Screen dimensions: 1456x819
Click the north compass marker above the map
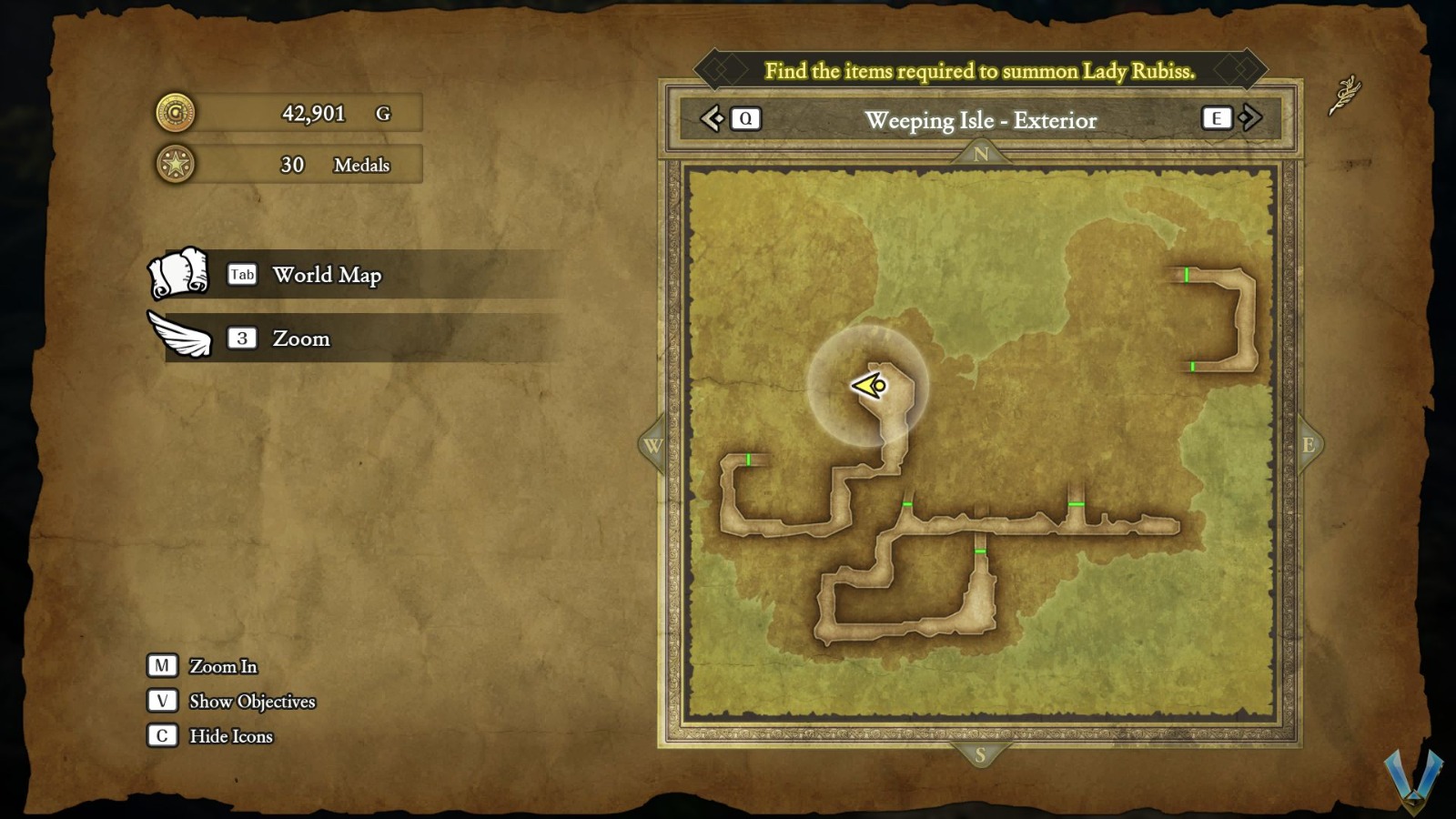[x=980, y=155]
